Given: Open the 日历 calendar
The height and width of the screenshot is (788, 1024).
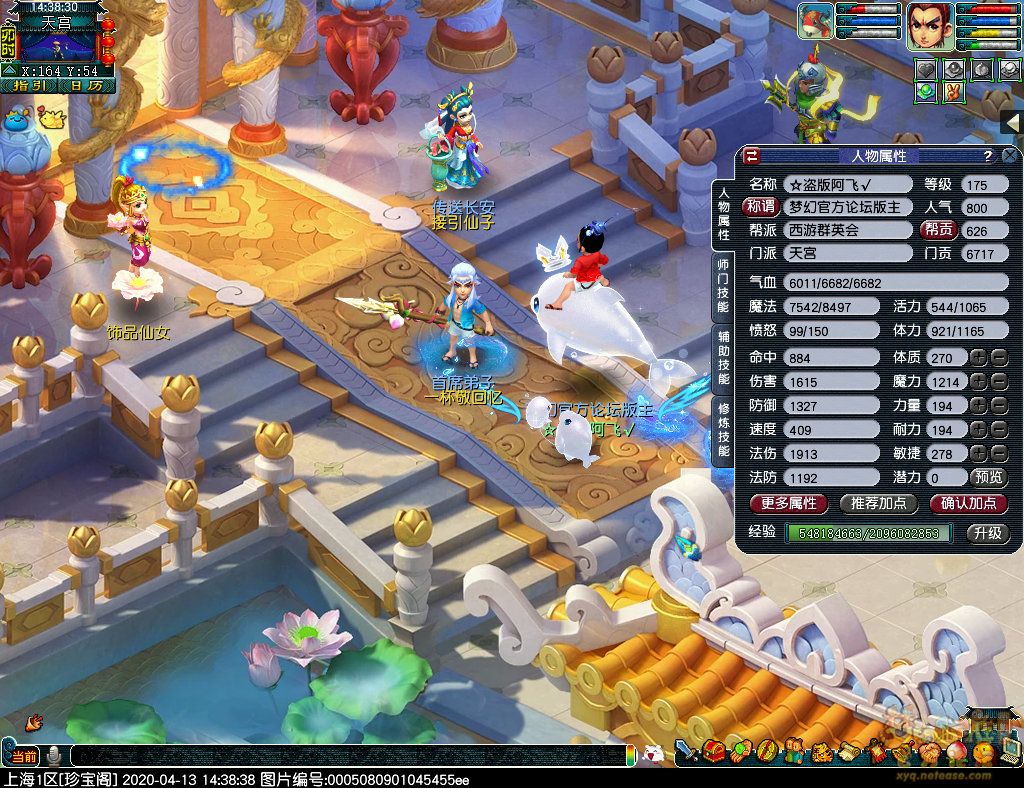Looking at the screenshot, I should tap(86, 86).
